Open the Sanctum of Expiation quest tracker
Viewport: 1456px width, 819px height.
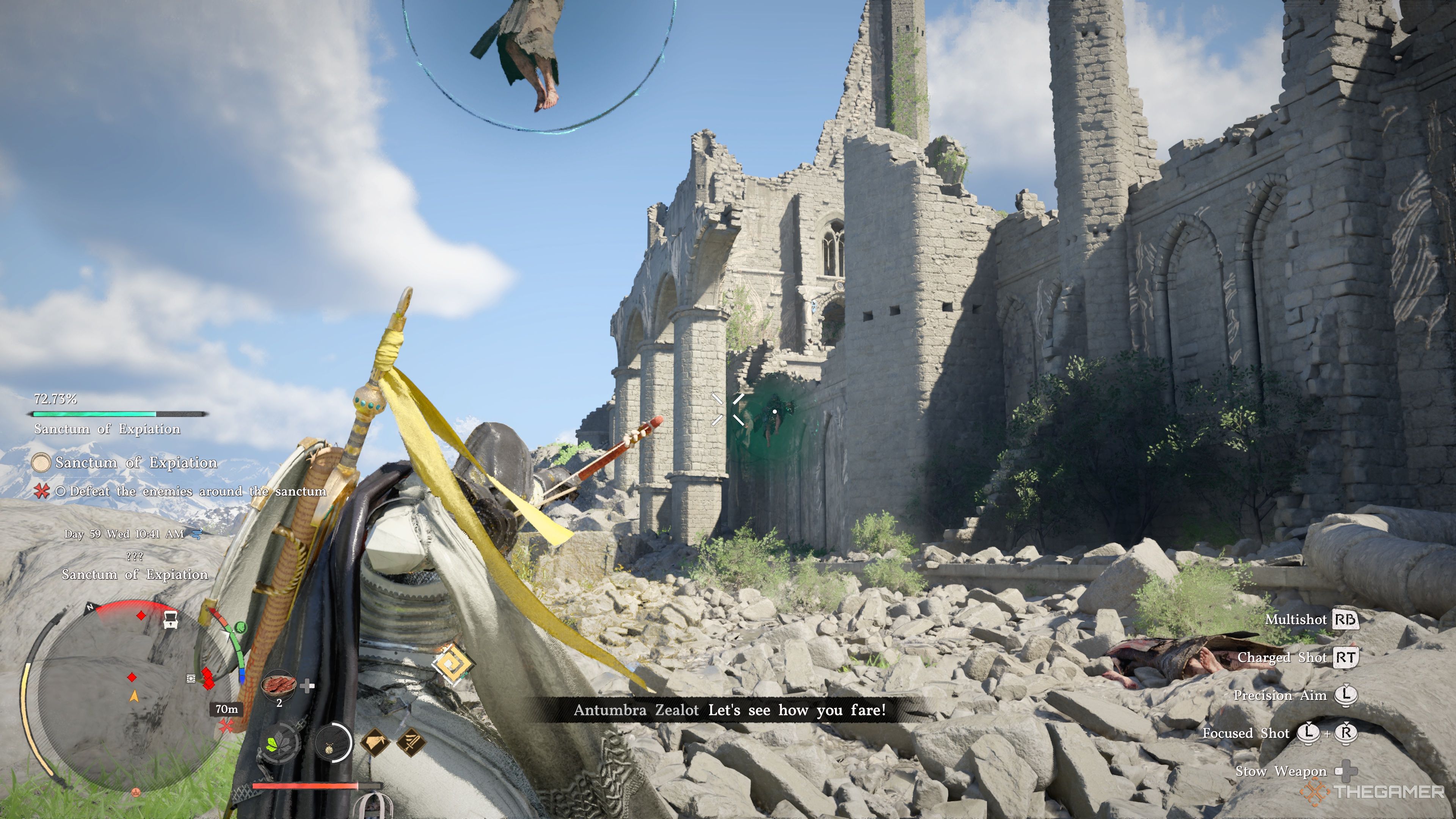136,463
